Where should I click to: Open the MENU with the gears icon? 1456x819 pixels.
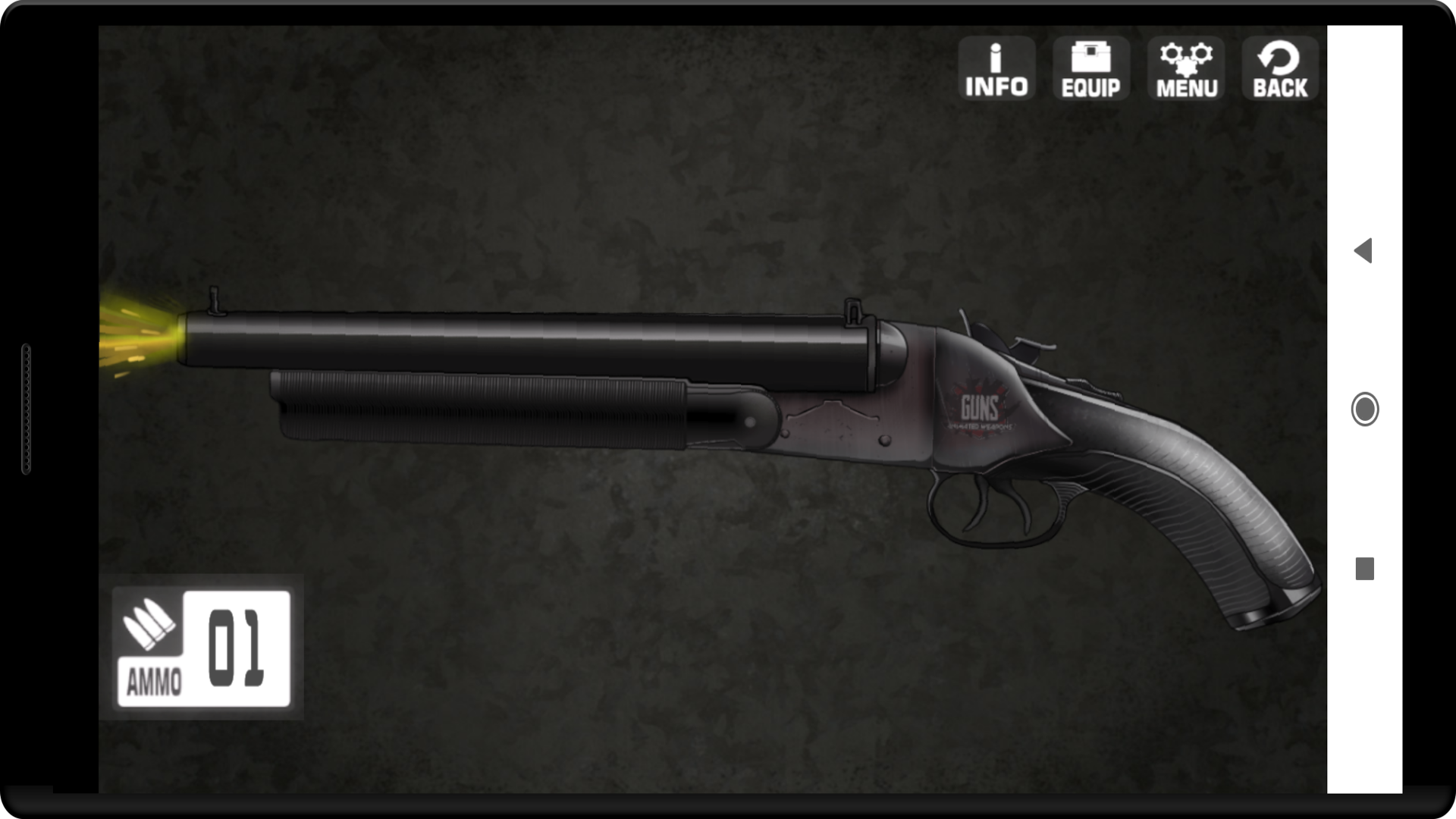1185,68
